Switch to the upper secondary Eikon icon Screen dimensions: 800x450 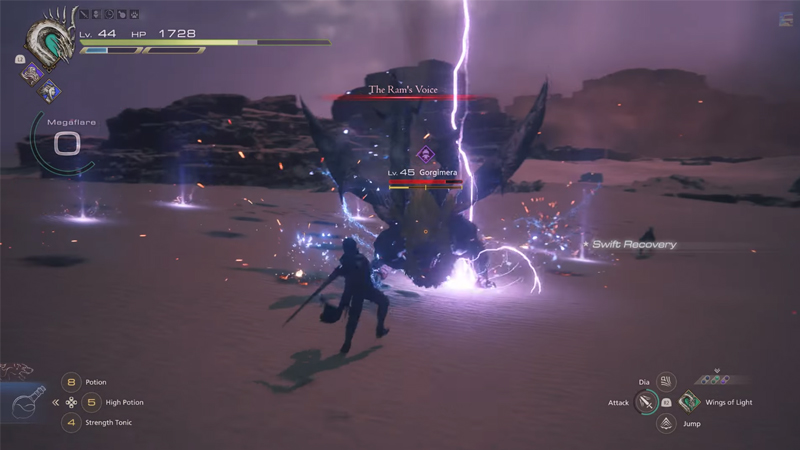(30, 71)
